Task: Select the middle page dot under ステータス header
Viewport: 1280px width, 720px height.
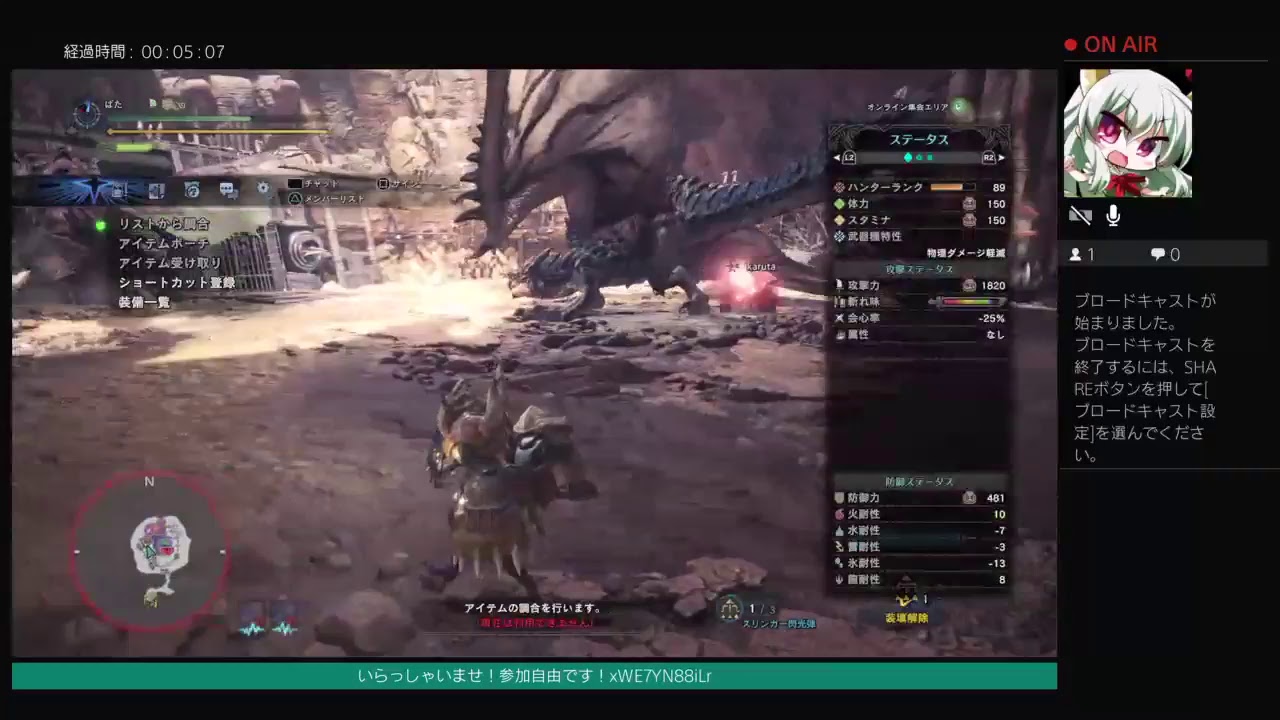Action: click(919, 157)
